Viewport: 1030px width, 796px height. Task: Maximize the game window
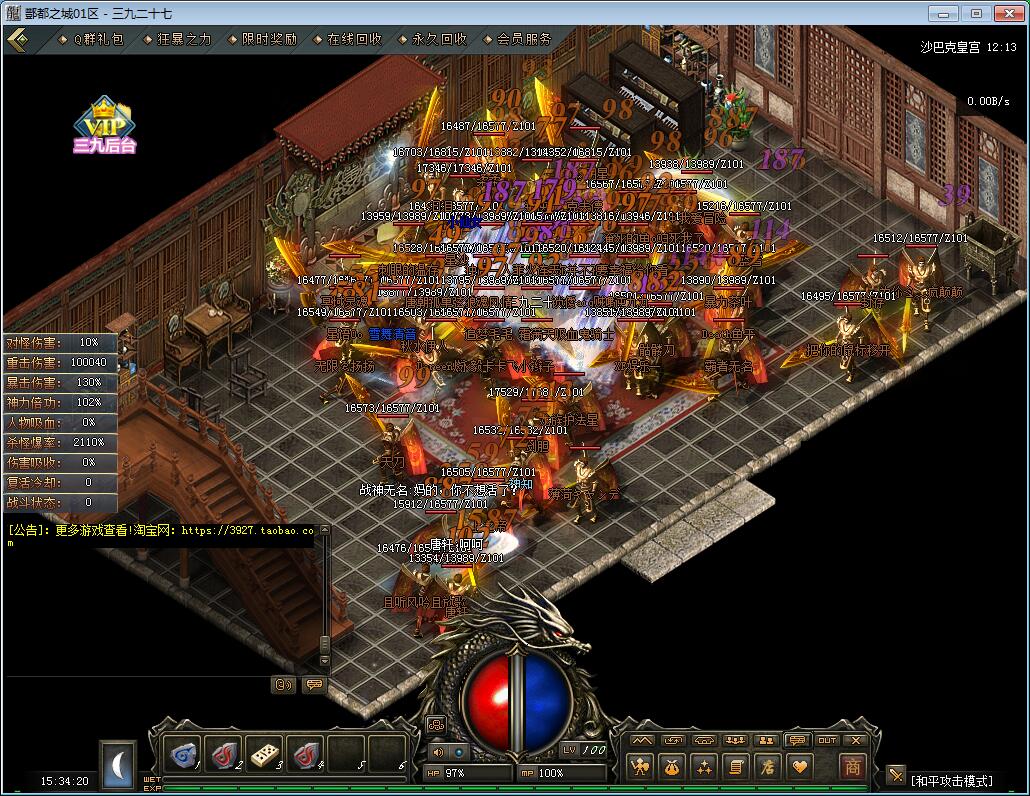tap(977, 12)
